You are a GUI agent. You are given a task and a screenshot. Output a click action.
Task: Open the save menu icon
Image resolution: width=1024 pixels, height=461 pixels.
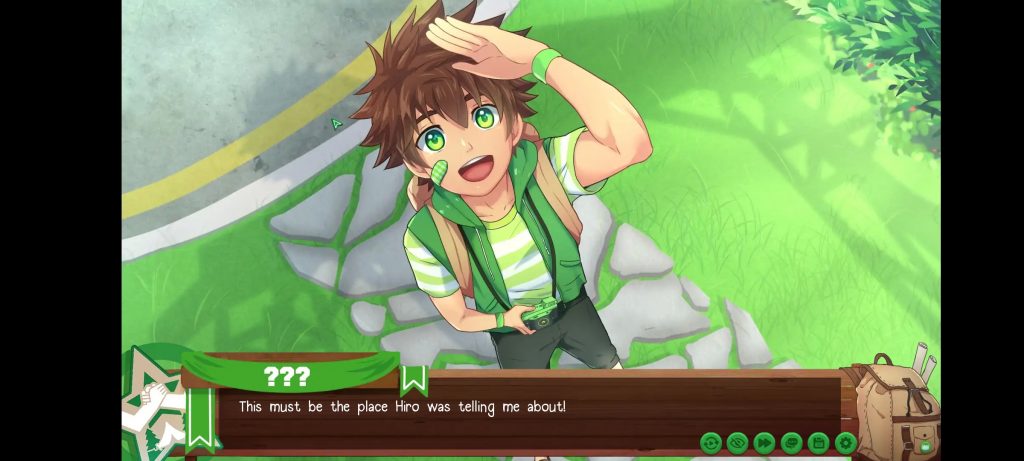(x=819, y=442)
